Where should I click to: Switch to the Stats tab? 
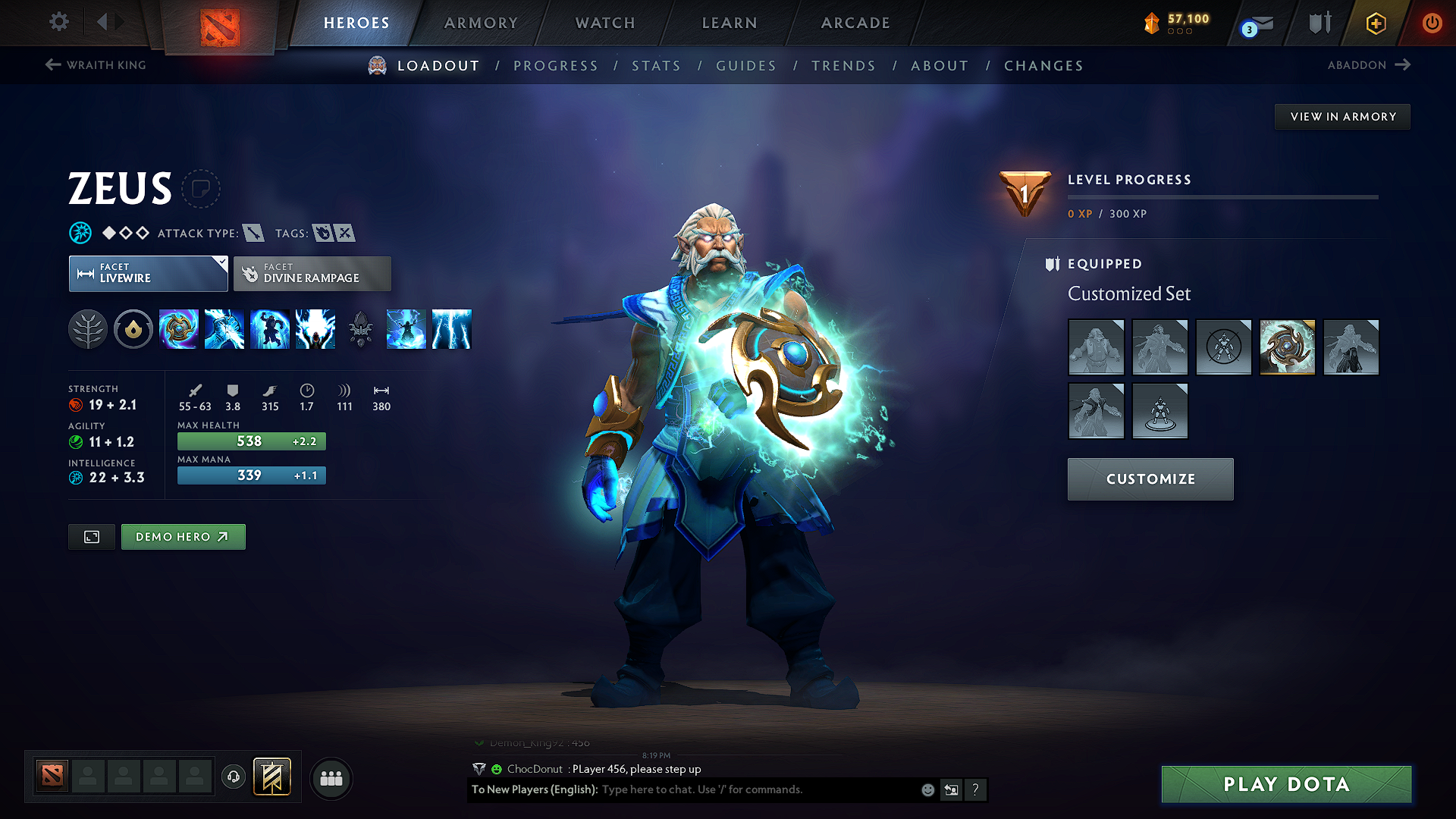(x=657, y=65)
